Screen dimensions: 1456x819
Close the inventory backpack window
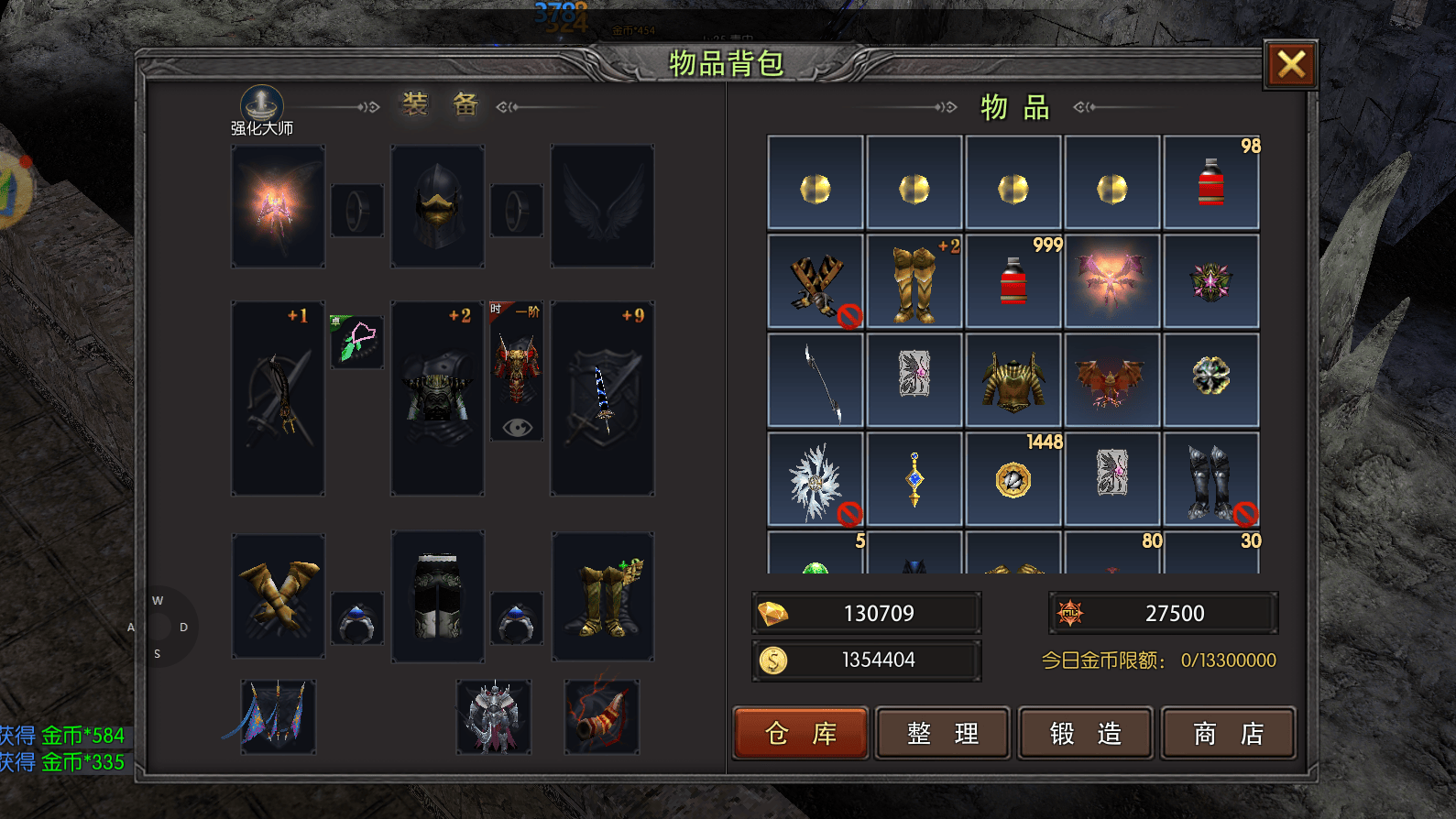(1291, 65)
